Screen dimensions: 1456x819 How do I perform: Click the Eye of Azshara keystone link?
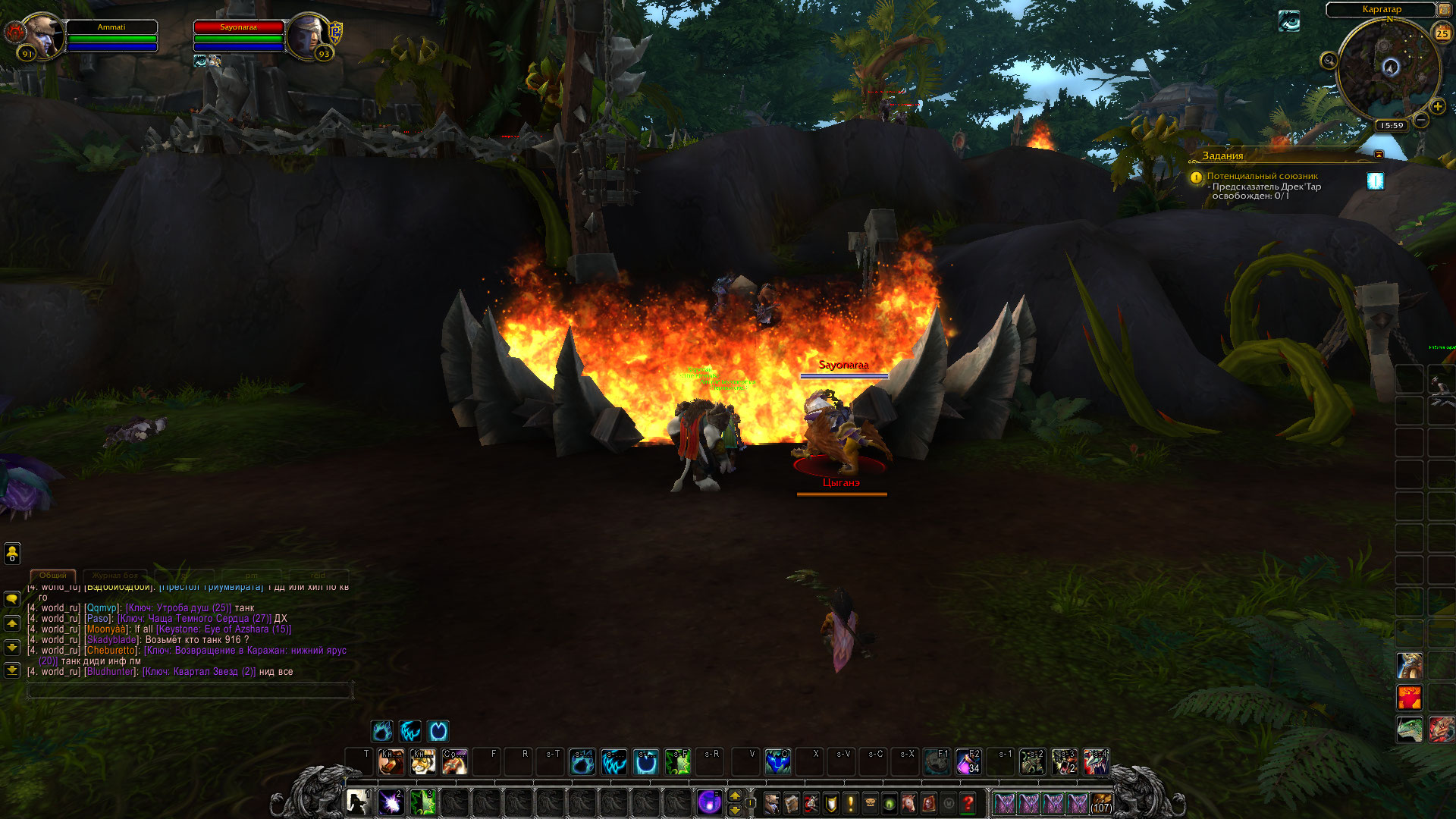click(224, 629)
